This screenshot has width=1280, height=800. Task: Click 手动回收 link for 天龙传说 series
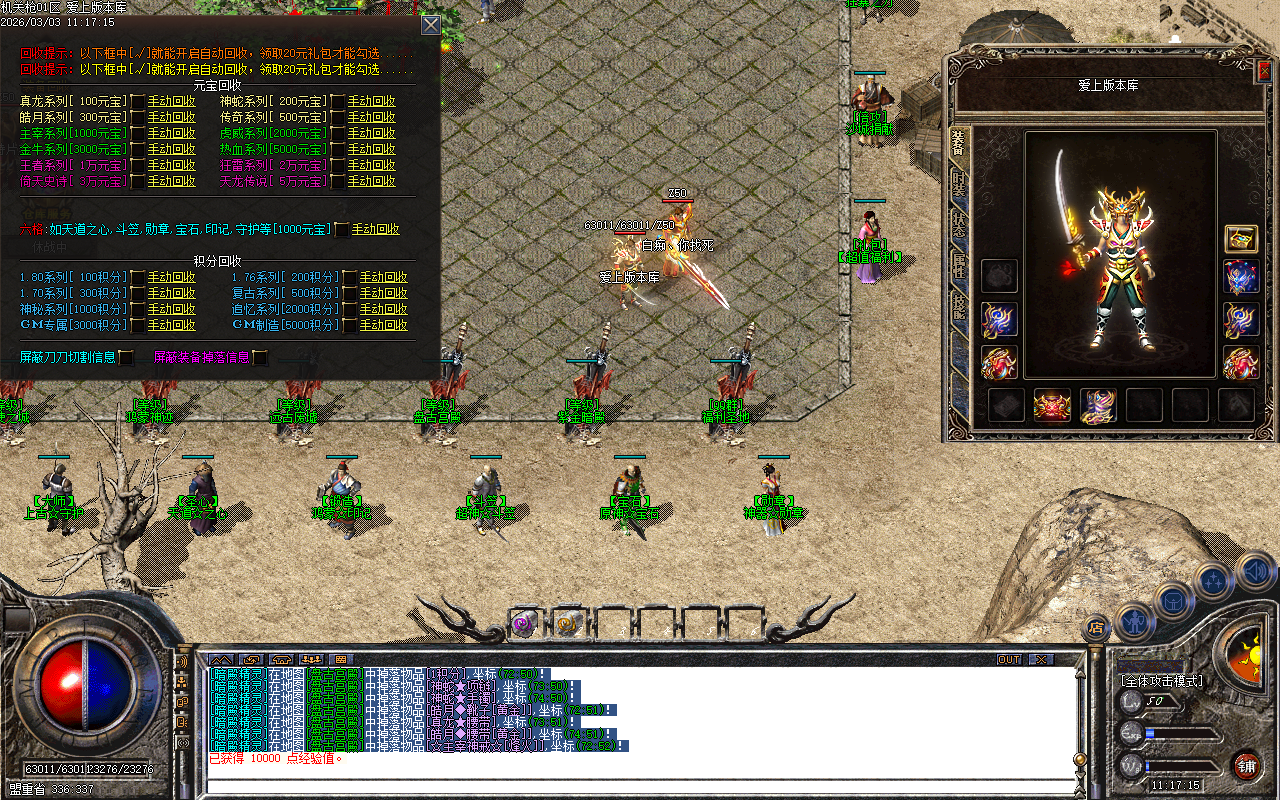[x=370, y=181]
